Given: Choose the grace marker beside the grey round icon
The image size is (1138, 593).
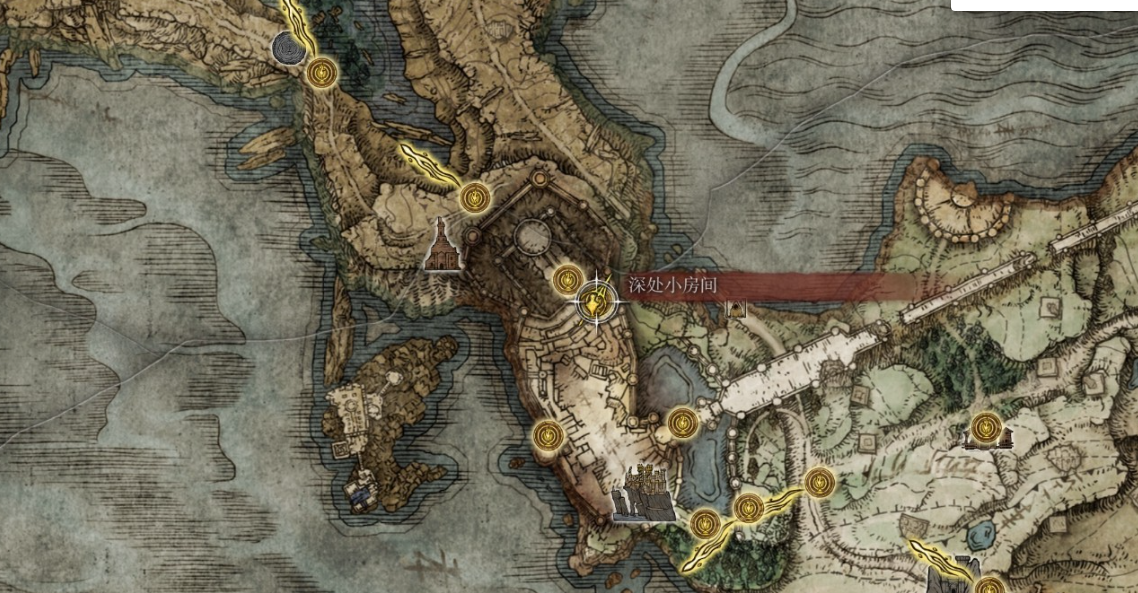Looking at the screenshot, I should coord(322,72).
